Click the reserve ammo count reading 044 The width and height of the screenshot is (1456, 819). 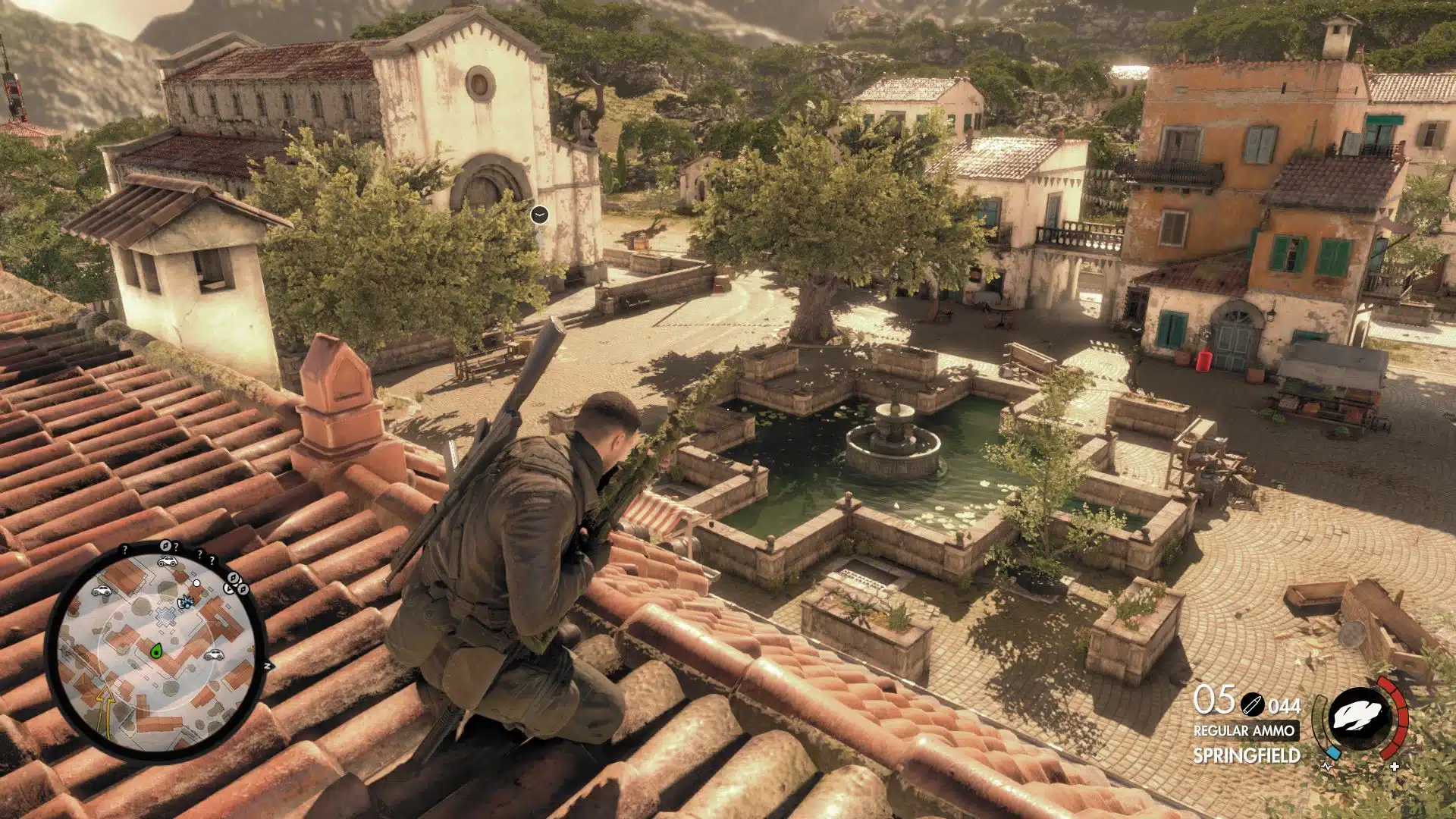point(1285,707)
